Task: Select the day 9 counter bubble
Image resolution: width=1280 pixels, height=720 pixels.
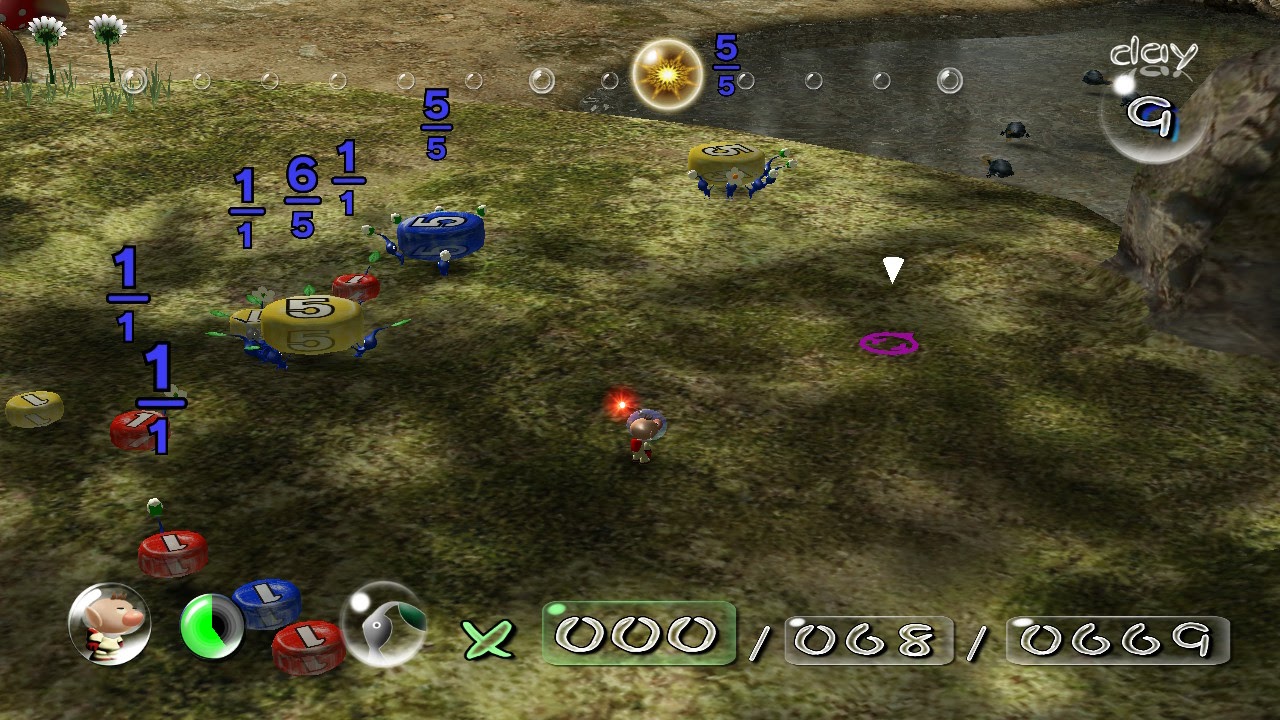Action: click(1152, 113)
